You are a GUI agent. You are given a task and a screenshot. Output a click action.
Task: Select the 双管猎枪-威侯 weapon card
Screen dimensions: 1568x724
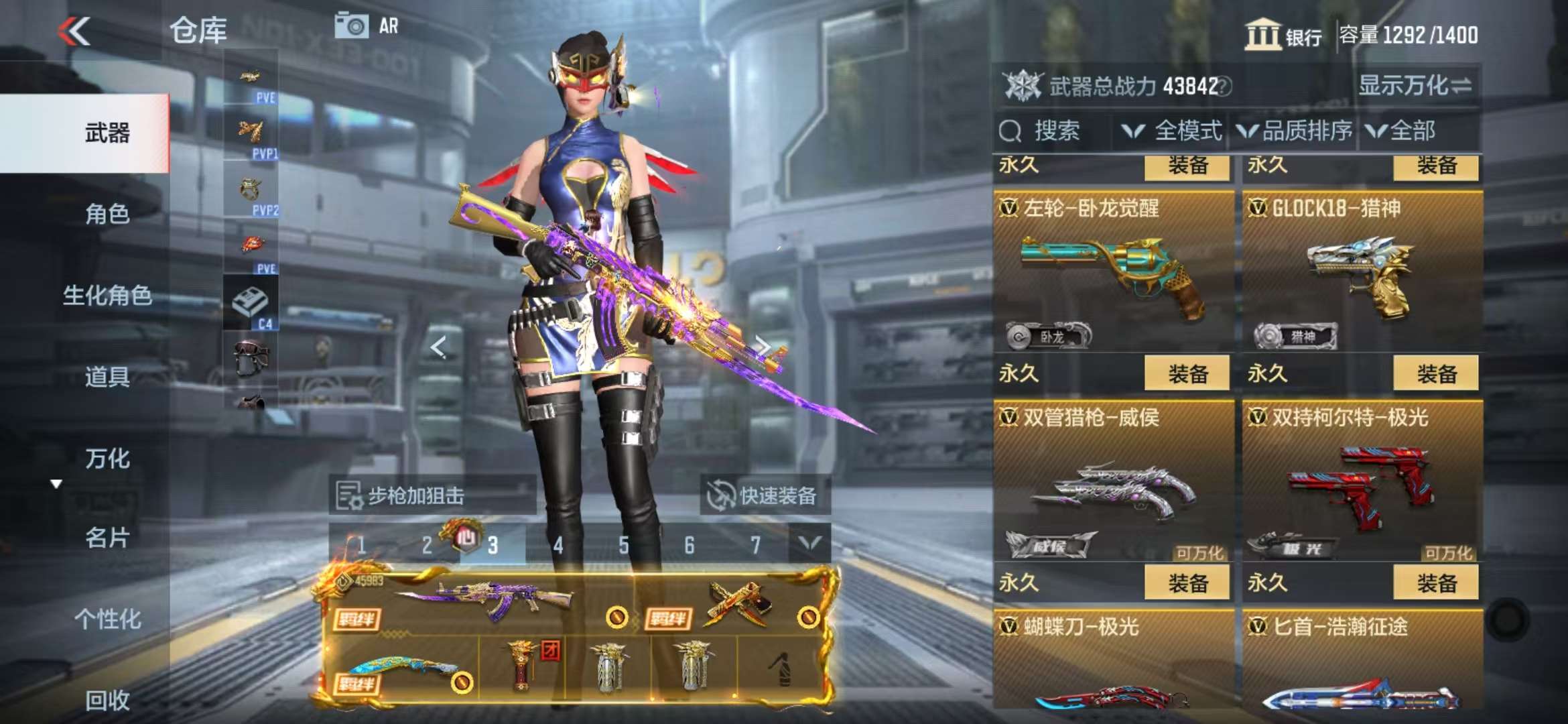[x=1113, y=483]
